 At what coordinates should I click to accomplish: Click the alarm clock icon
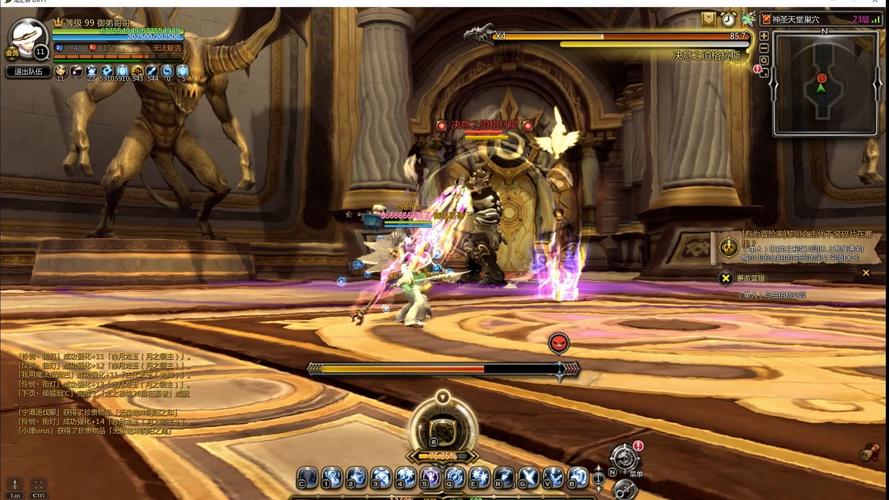click(x=728, y=19)
